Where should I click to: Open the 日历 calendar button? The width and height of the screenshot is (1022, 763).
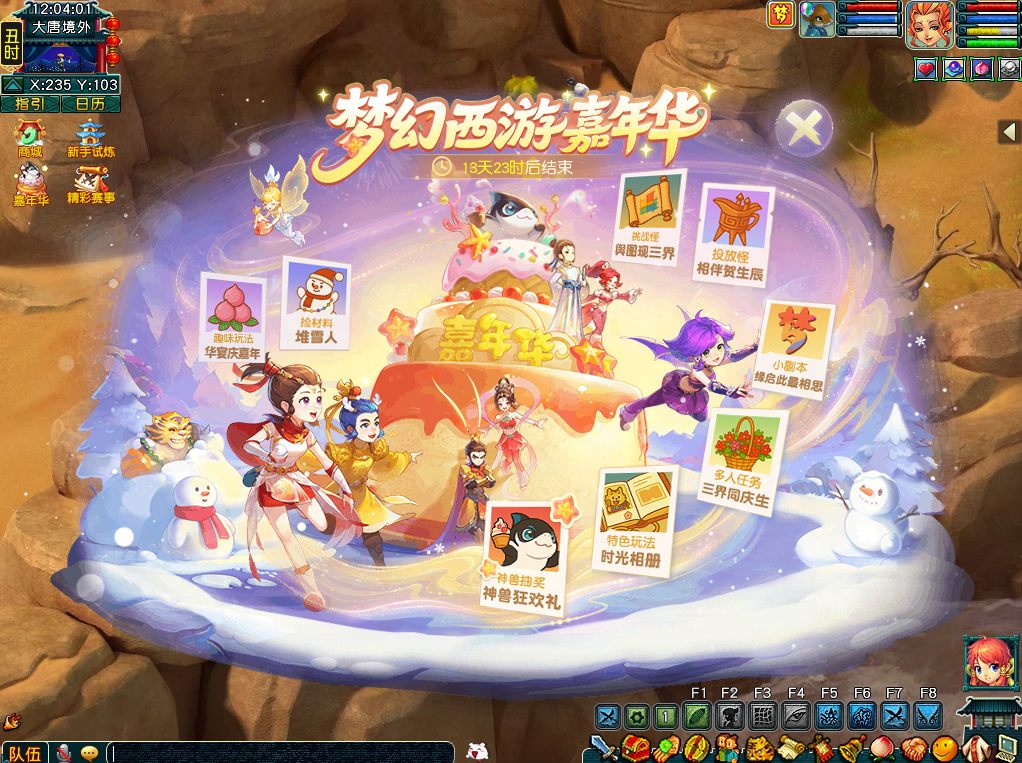90,103
